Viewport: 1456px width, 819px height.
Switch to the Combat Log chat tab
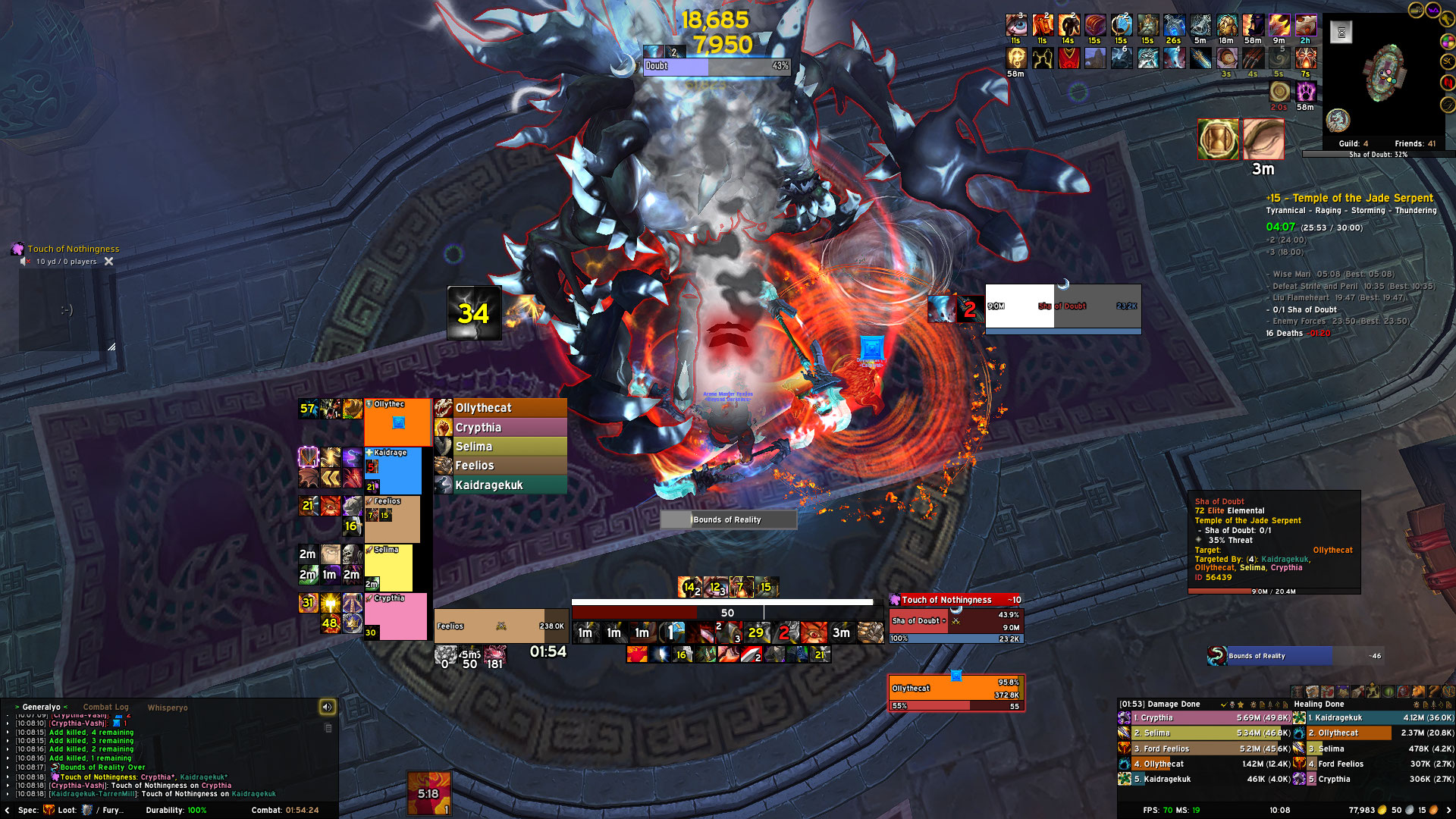(x=105, y=707)
